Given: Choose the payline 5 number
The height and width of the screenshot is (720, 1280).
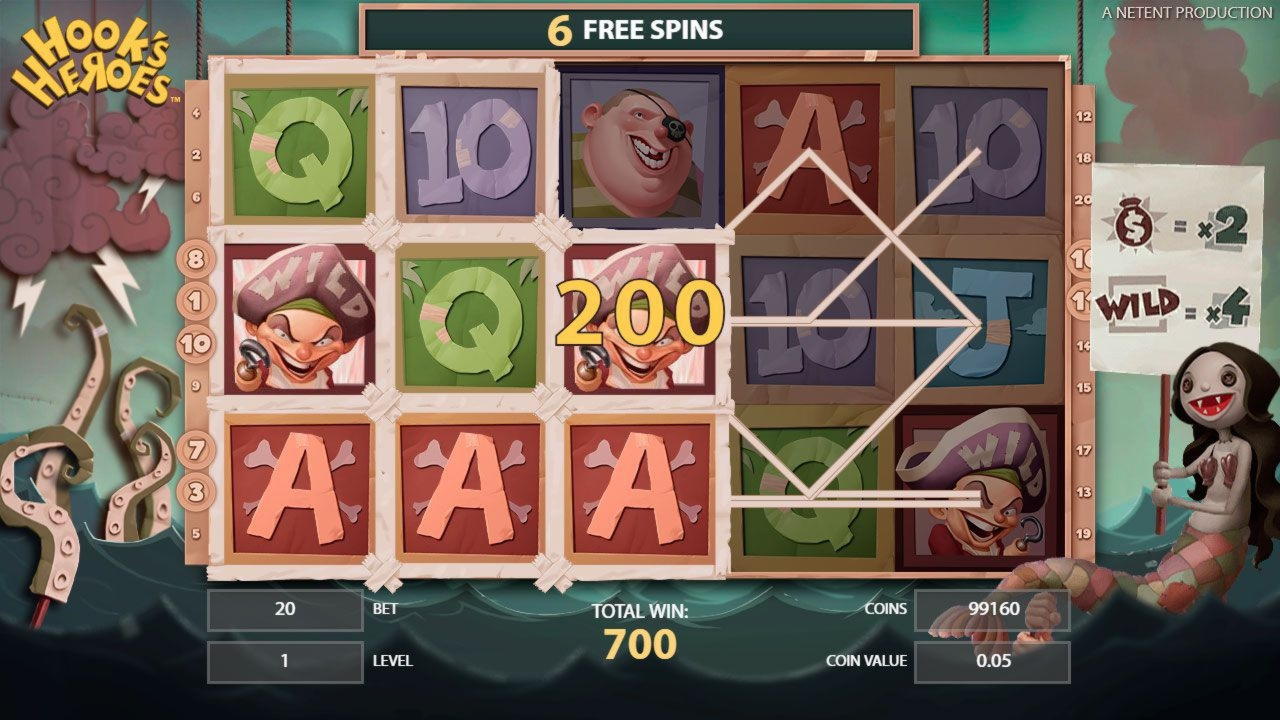Looking at the screenshot, I should 196,533.
